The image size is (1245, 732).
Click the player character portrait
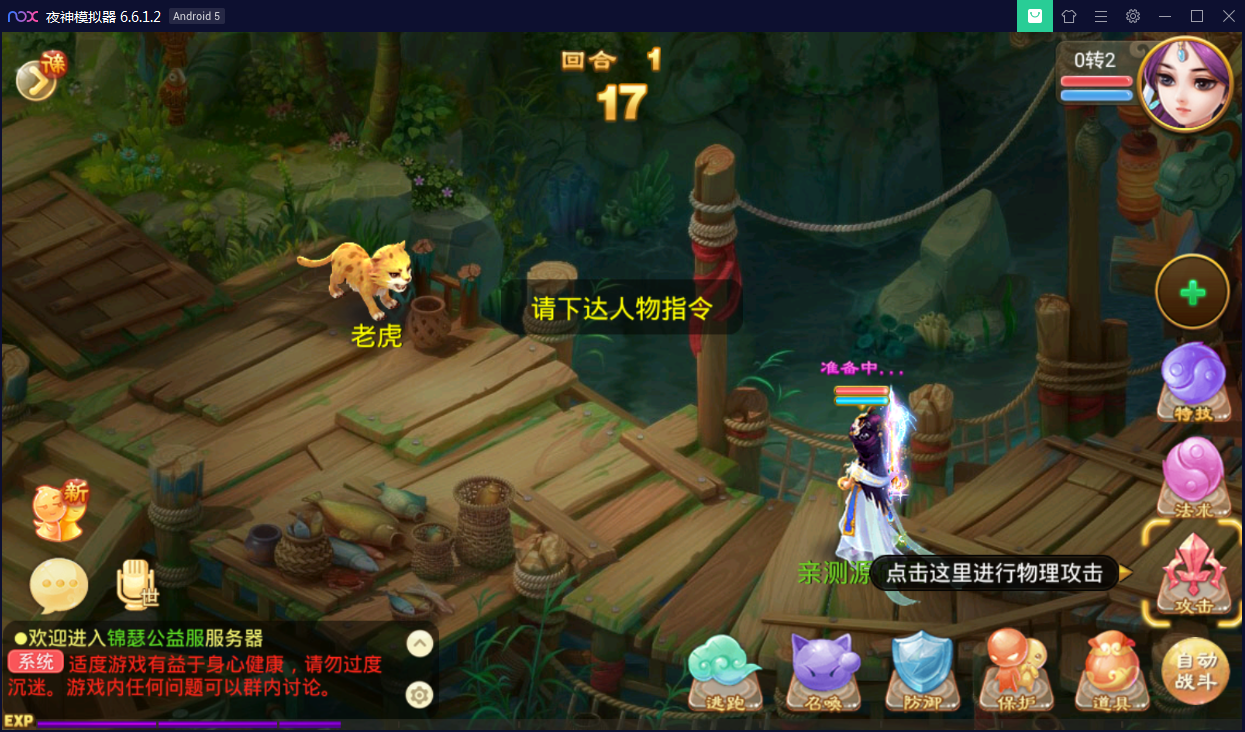click(x=1184, y=86)
